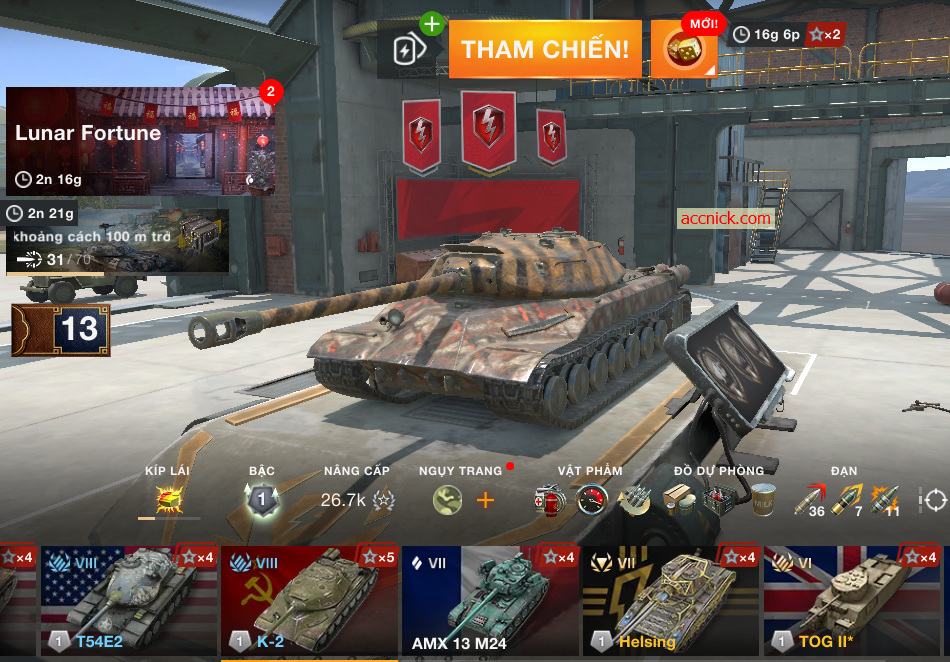Choose the T54E2 tank card
Screen dimensions: 950x662
click(x=129, y=600)
